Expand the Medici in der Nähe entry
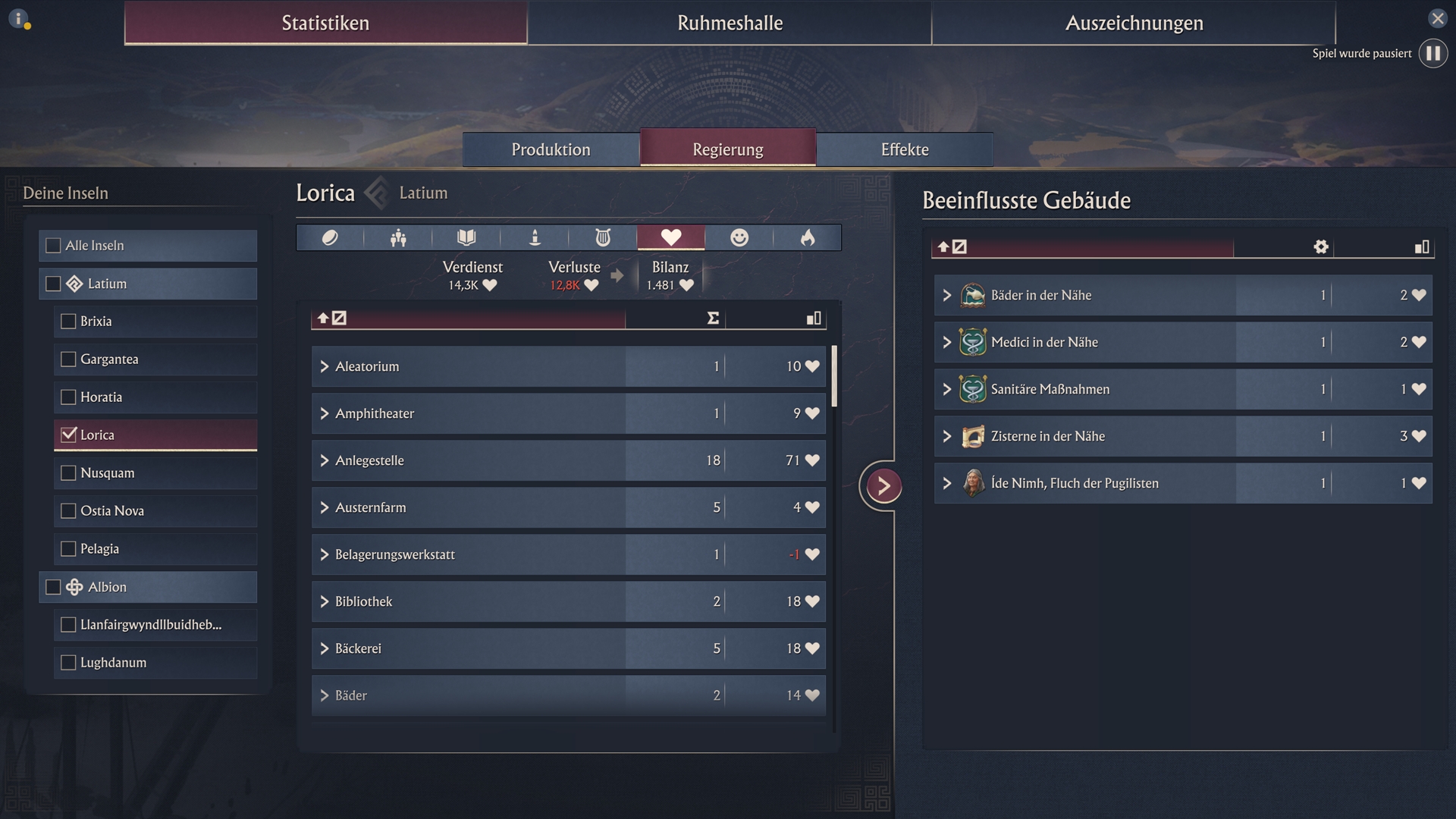Viewport: 1456px width, 819px height. click(x=946, y=342)
